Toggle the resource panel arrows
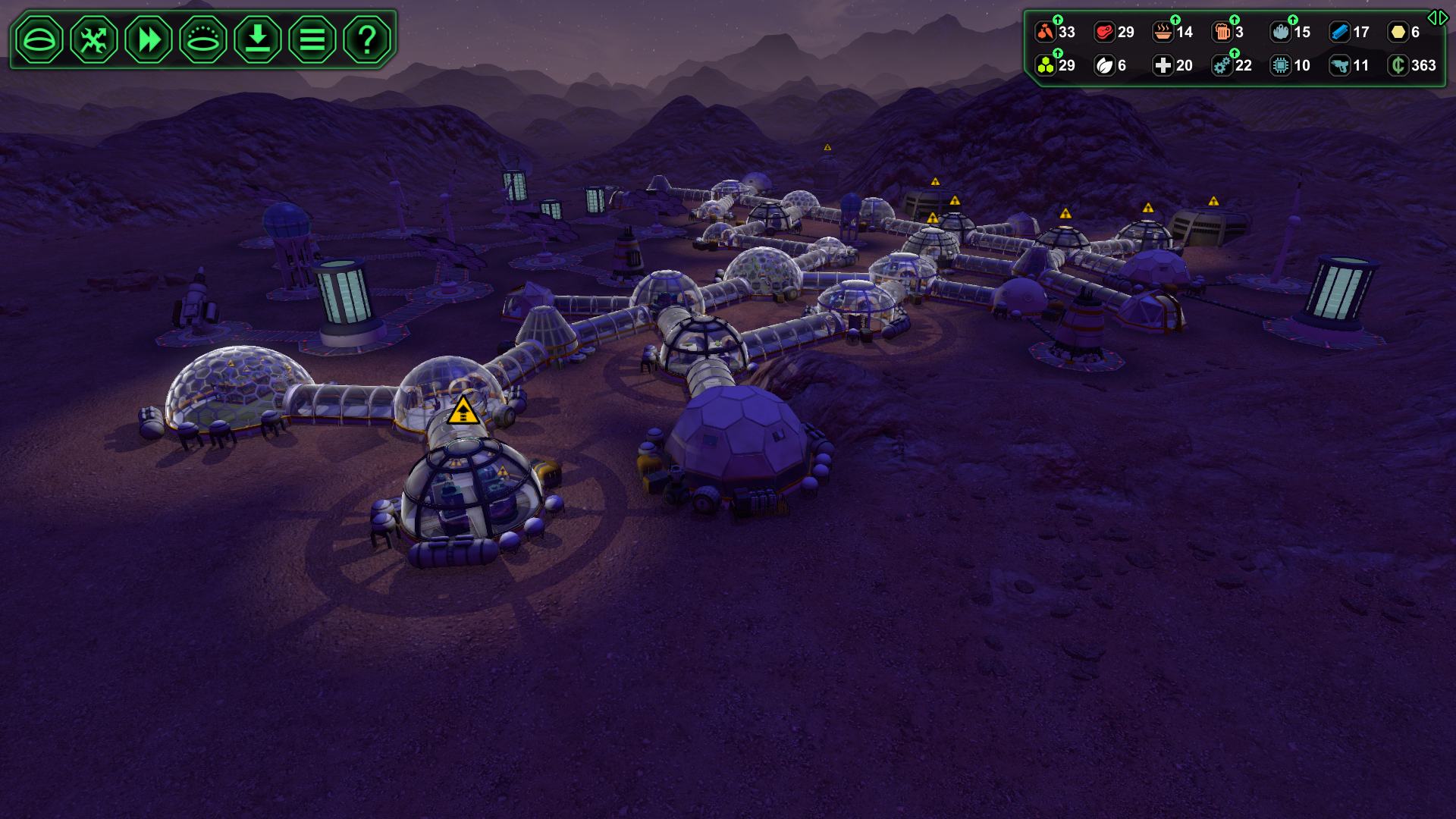 coord(1437,17)
